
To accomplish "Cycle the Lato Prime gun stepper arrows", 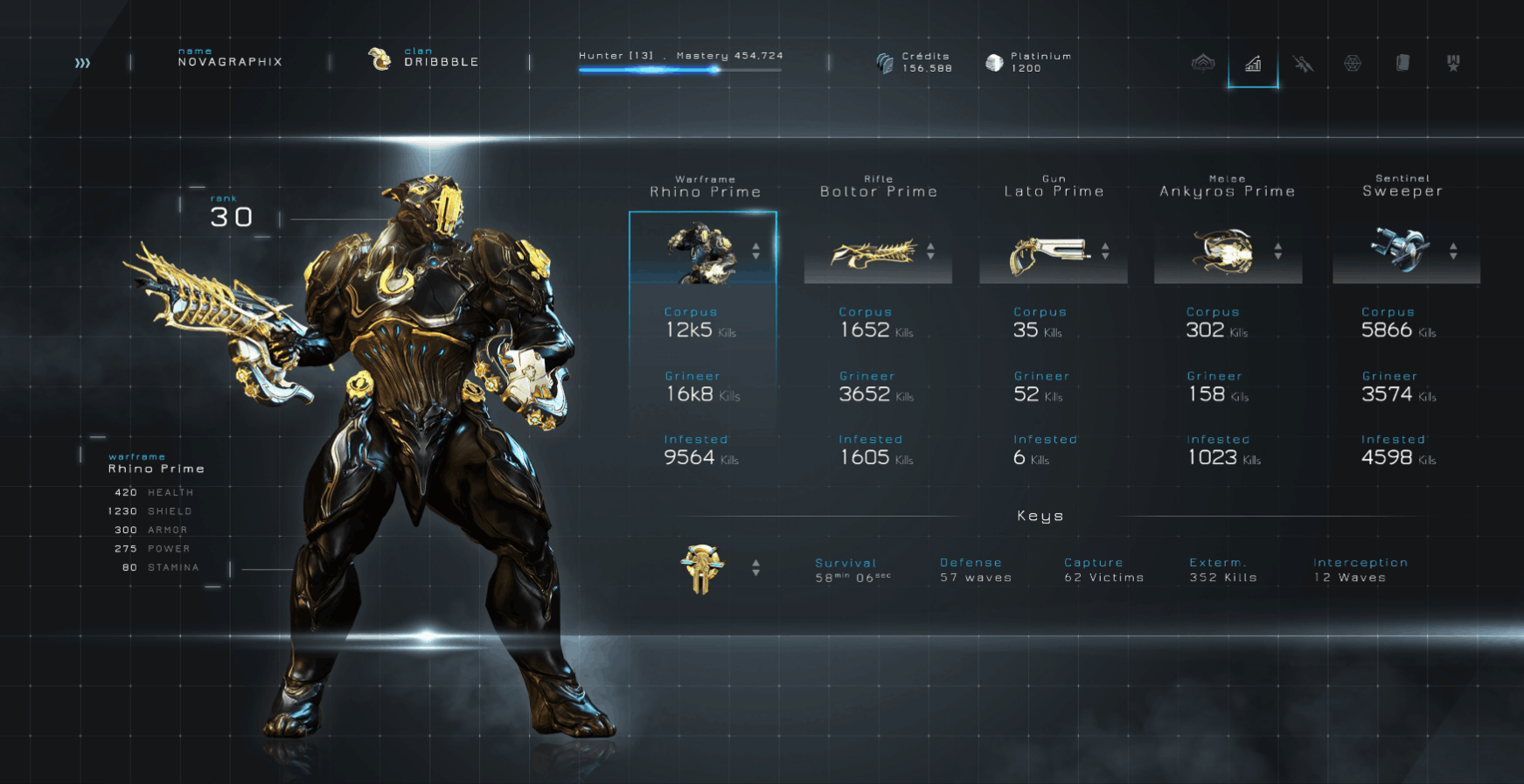I will 1105,251.
